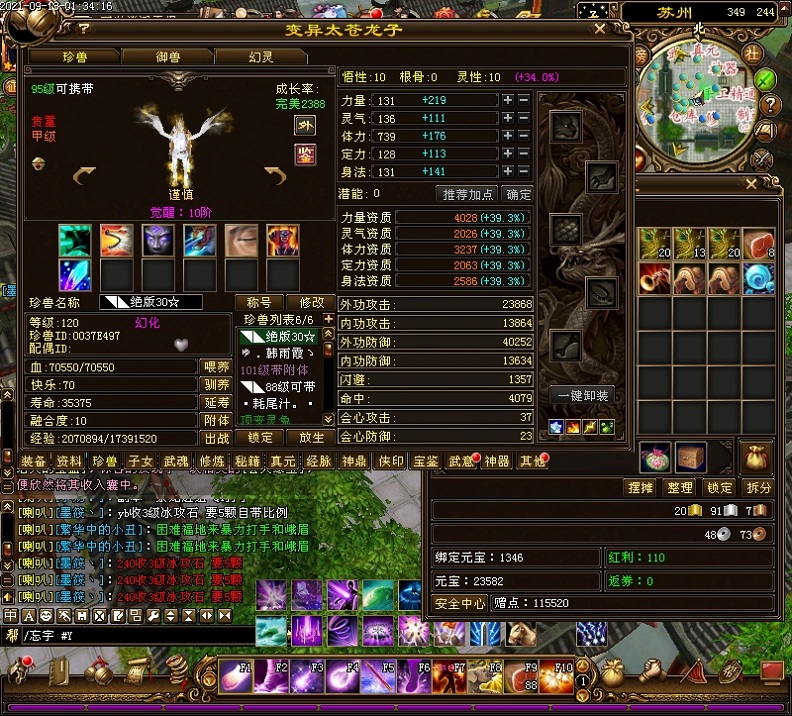Image resolution: width=792 pixels, height=716 pixels.
Task: Click the 一键卸装 unequip-all button
Action: [583, 396]
